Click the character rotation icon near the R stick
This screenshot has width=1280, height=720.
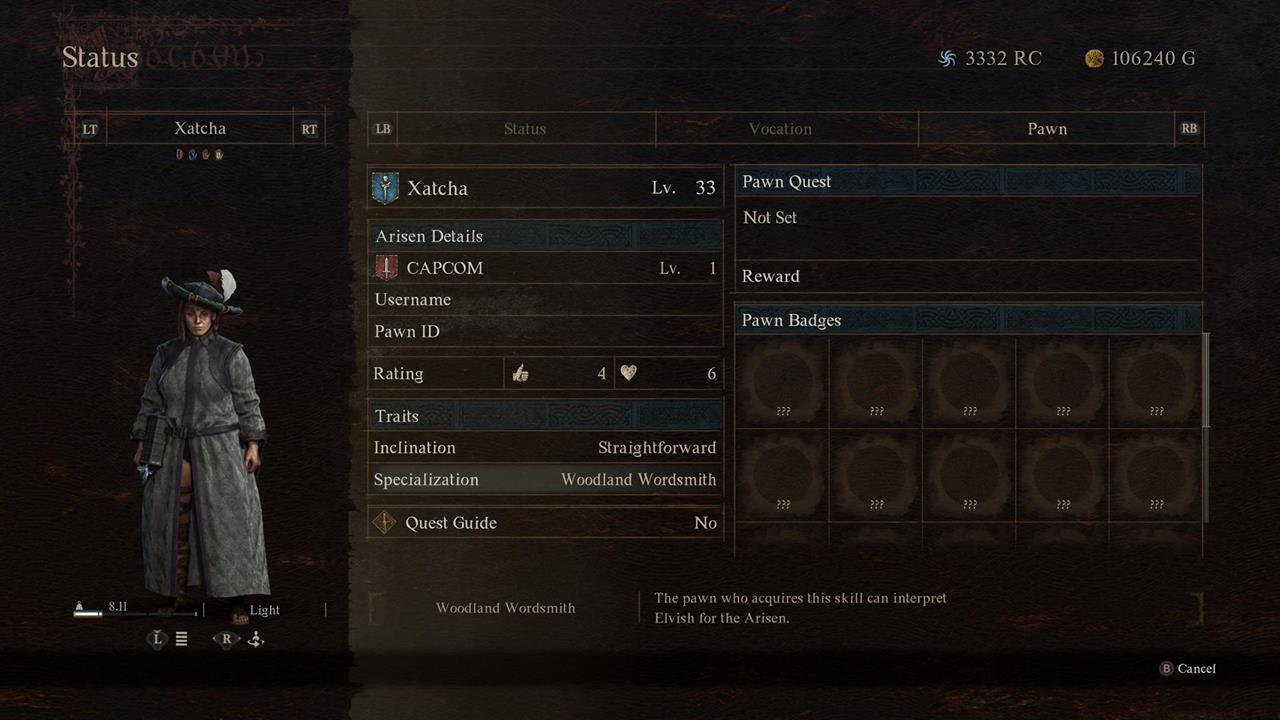255,639
